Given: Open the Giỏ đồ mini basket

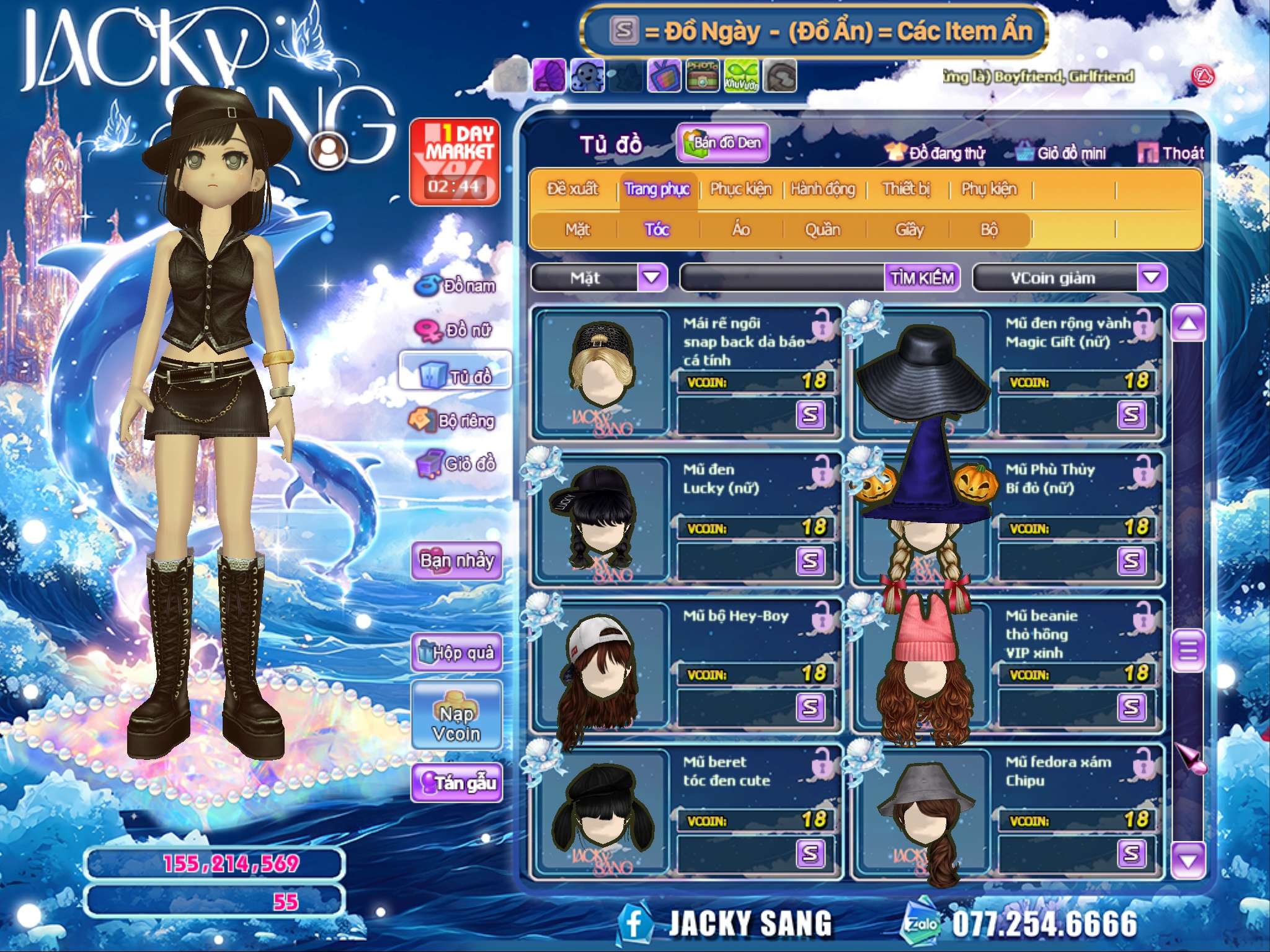Looking at the screenshot, I should pos(1062,153).
